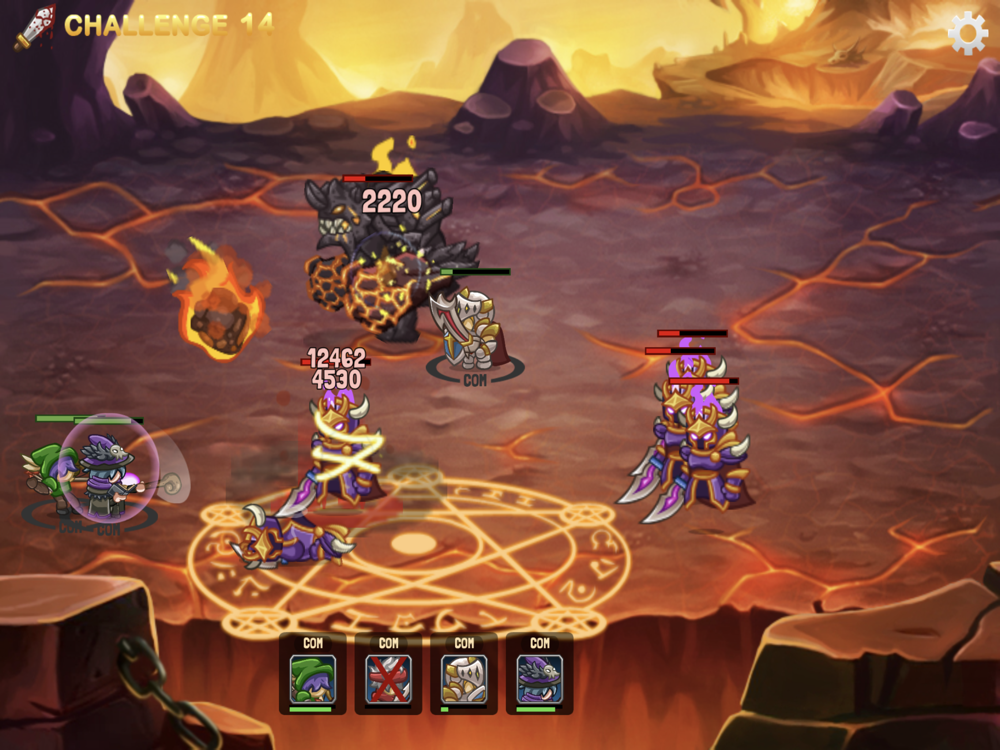Viewport: 1000px width, 750px height.
Task: Pick the purple witch-hat mage portrait
Action: (x=540, y=678)
